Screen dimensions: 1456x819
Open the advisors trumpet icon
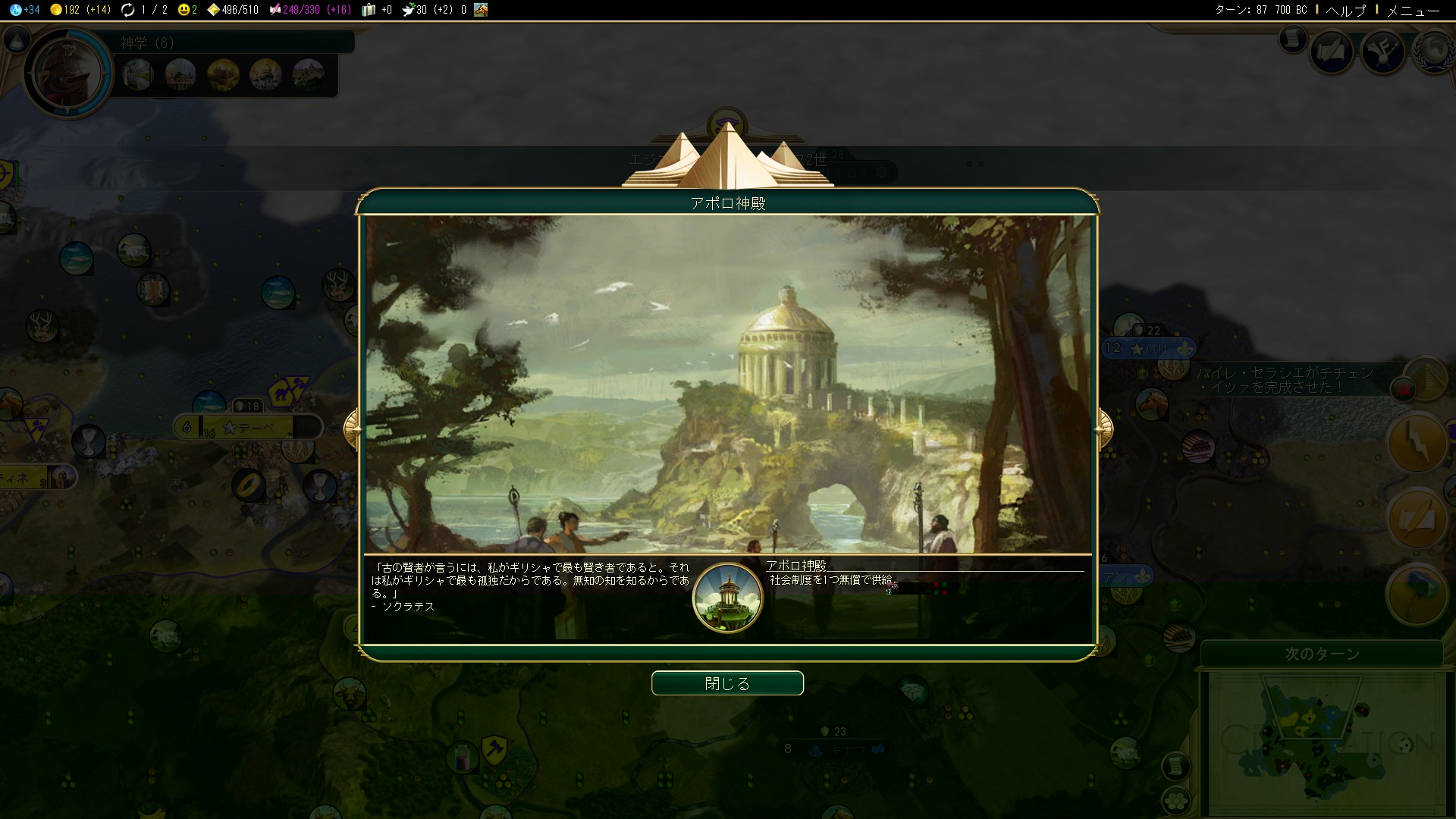[x=1384, y=52]
